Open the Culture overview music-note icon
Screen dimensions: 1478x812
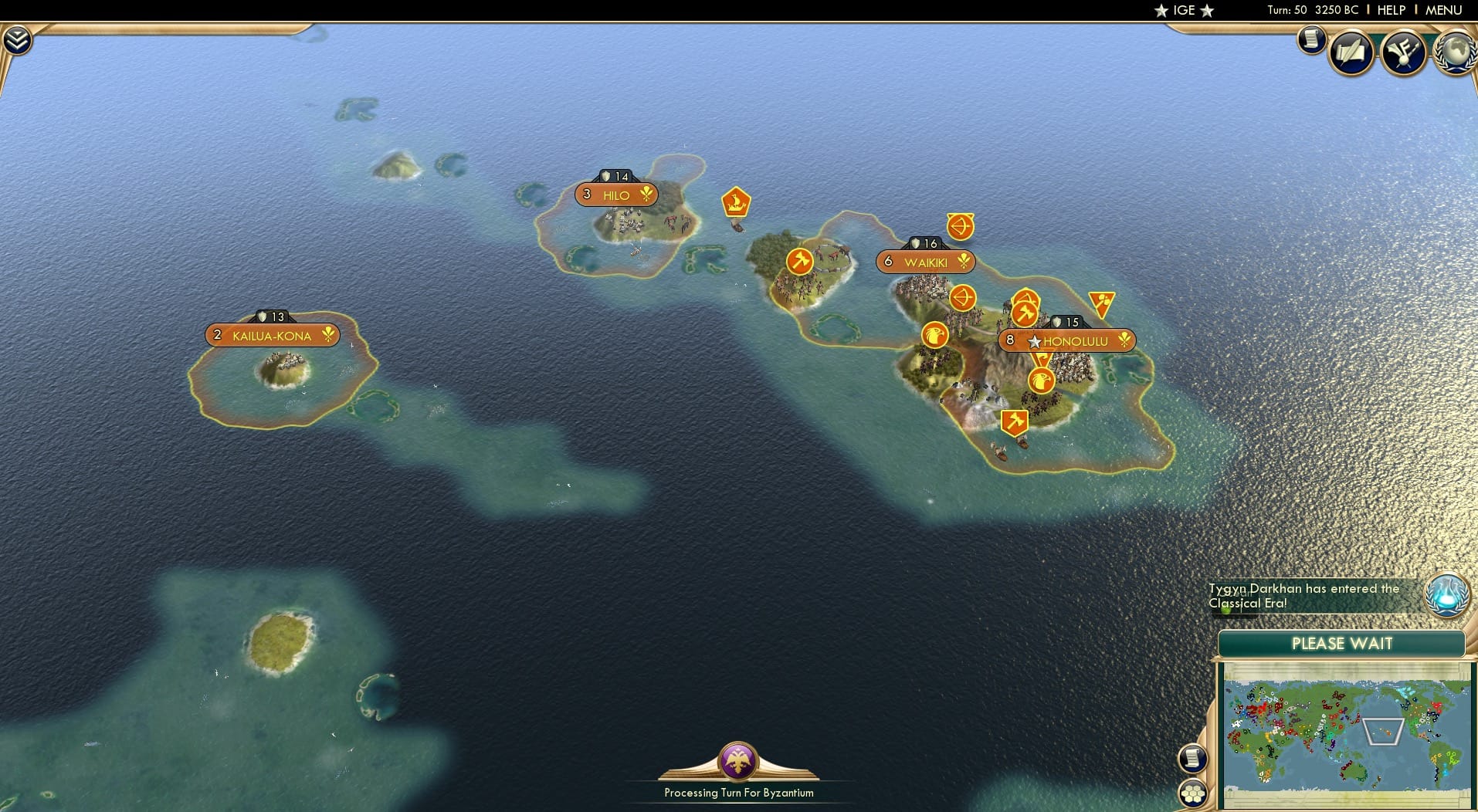coord(1407,52)
